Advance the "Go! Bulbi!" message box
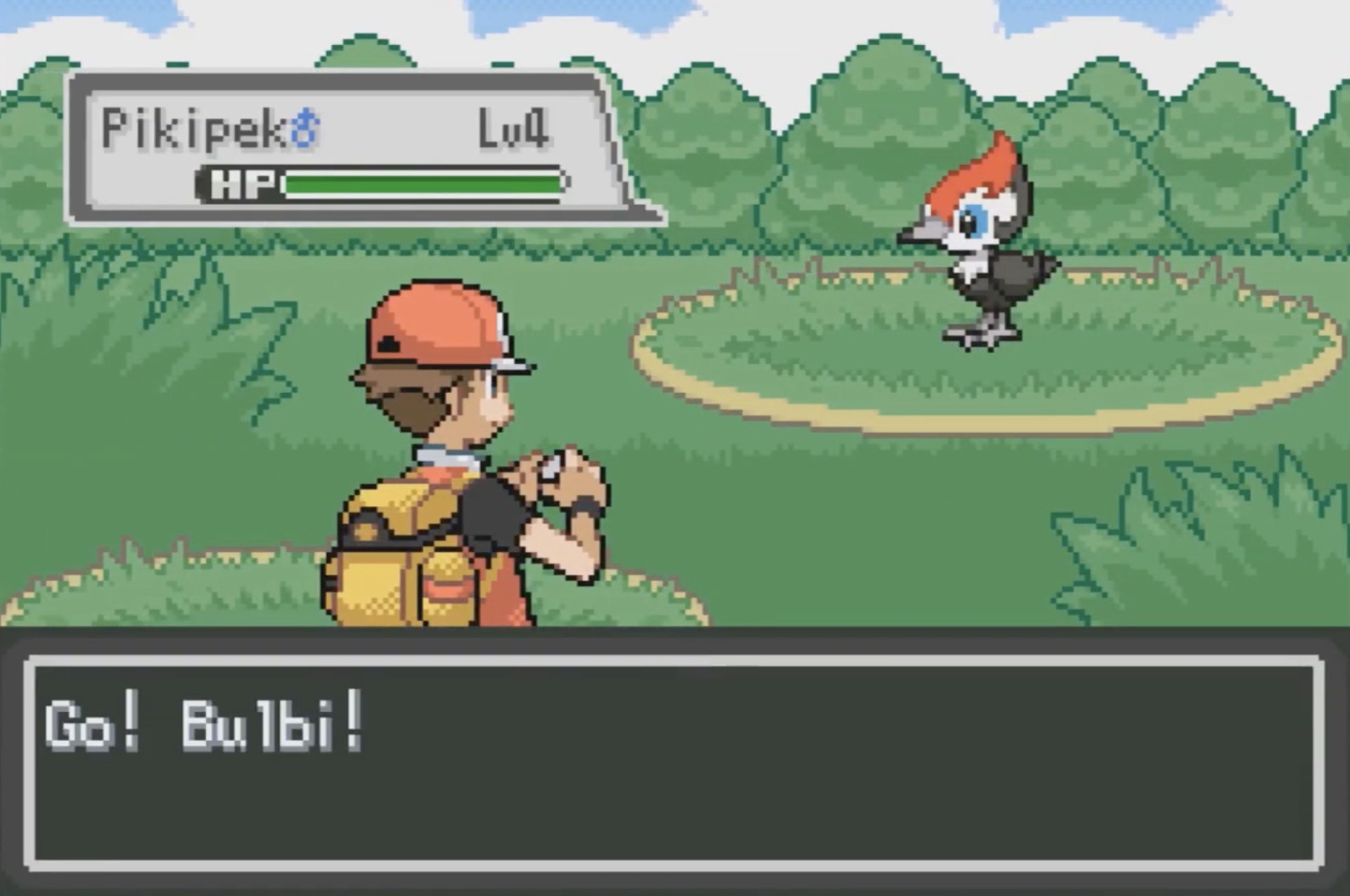Screen dimensions: 1350x896 click(x=674, y=763)
